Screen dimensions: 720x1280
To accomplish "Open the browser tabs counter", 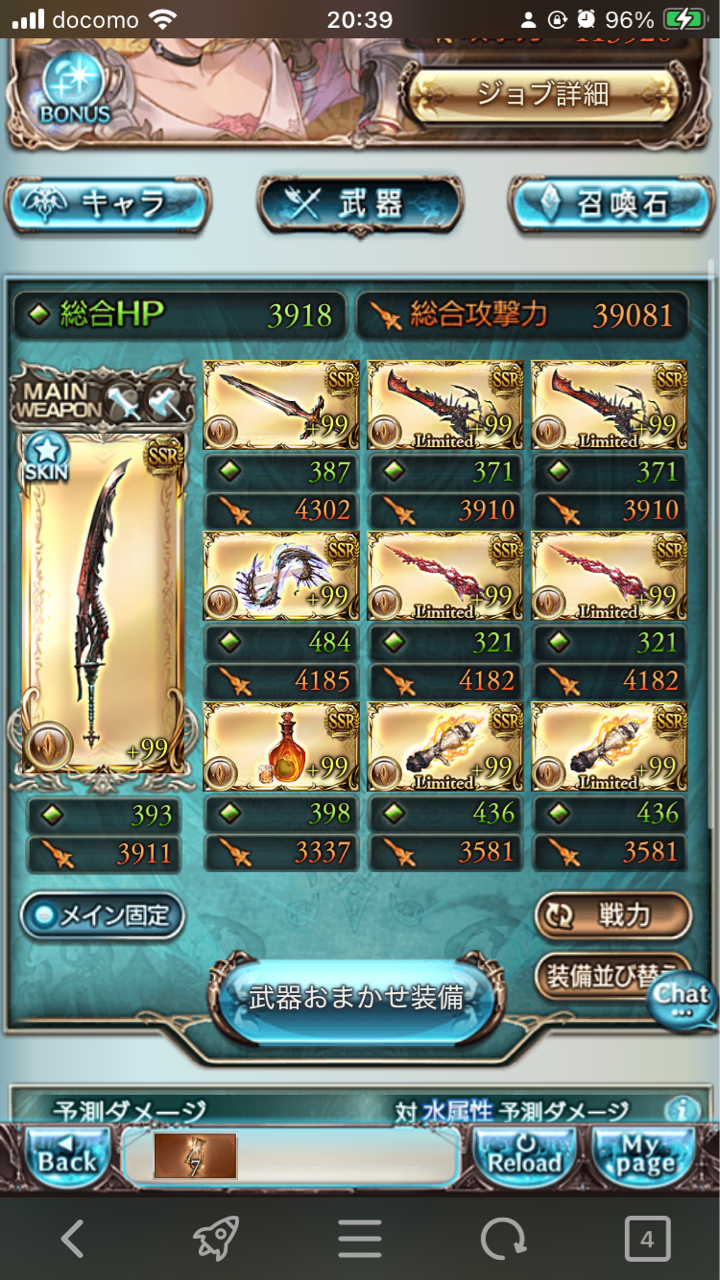I will [x=646, y=1240].
